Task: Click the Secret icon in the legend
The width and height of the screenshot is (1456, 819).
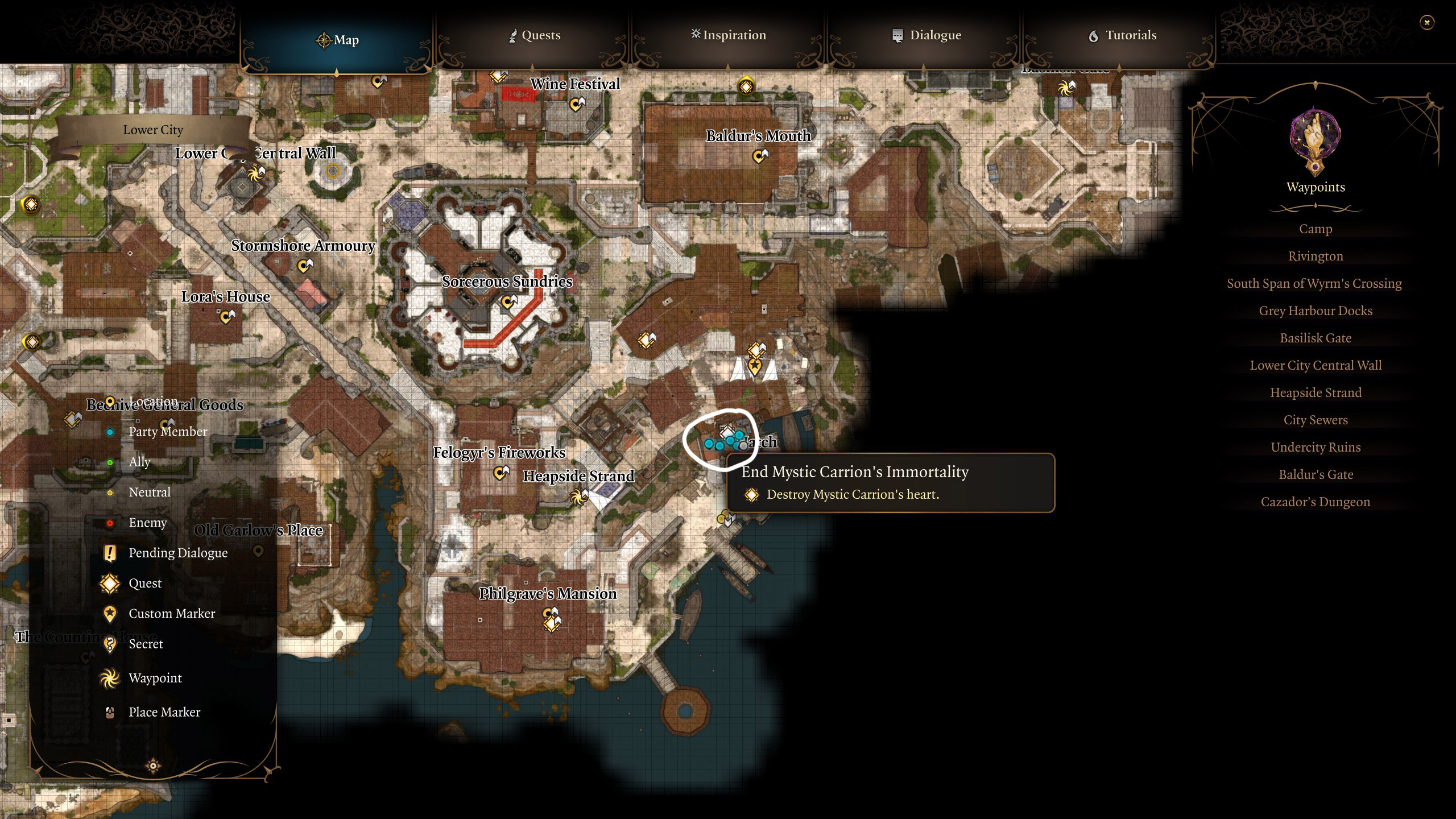Action: 110,644
